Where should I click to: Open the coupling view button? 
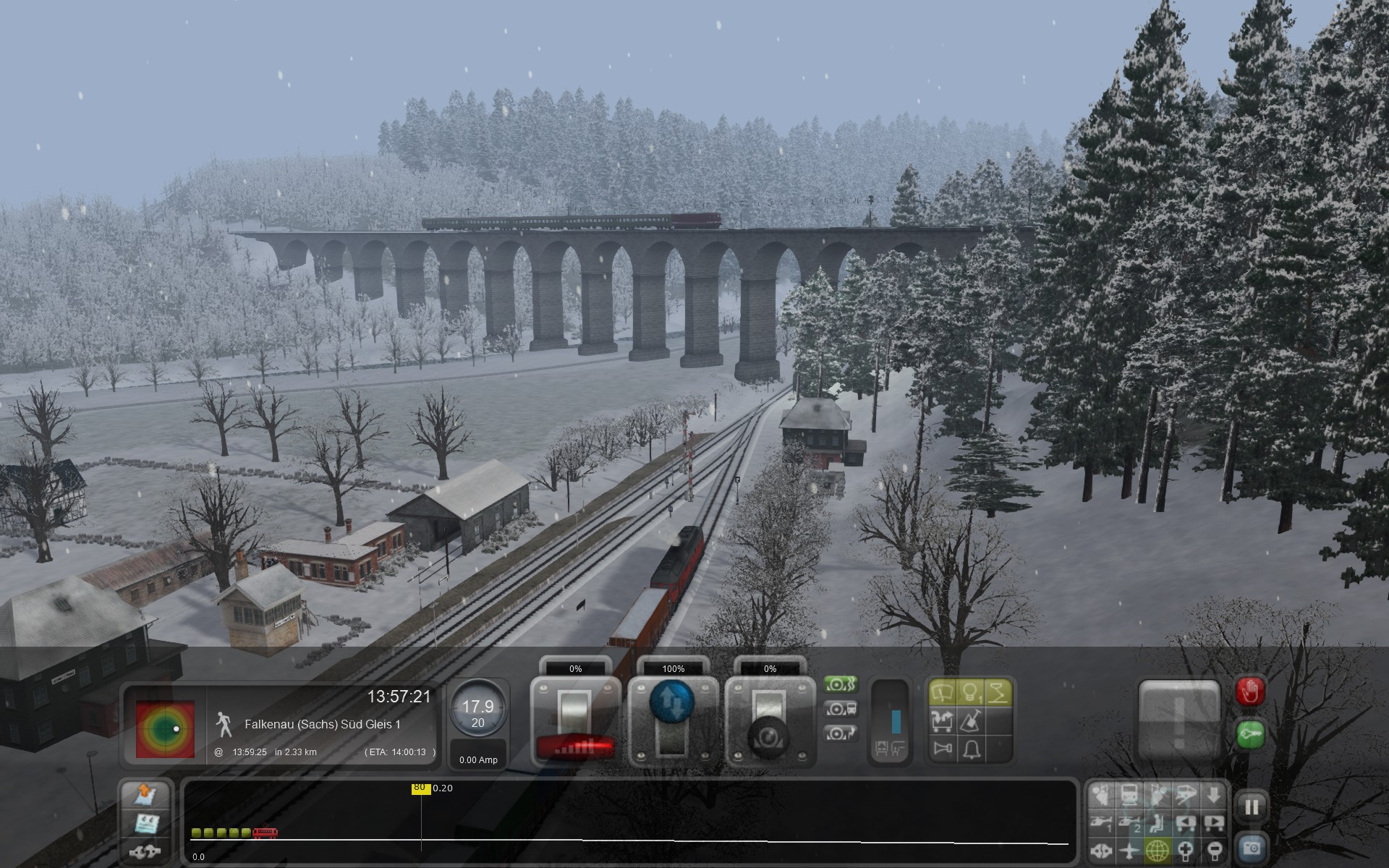[145, 851]
